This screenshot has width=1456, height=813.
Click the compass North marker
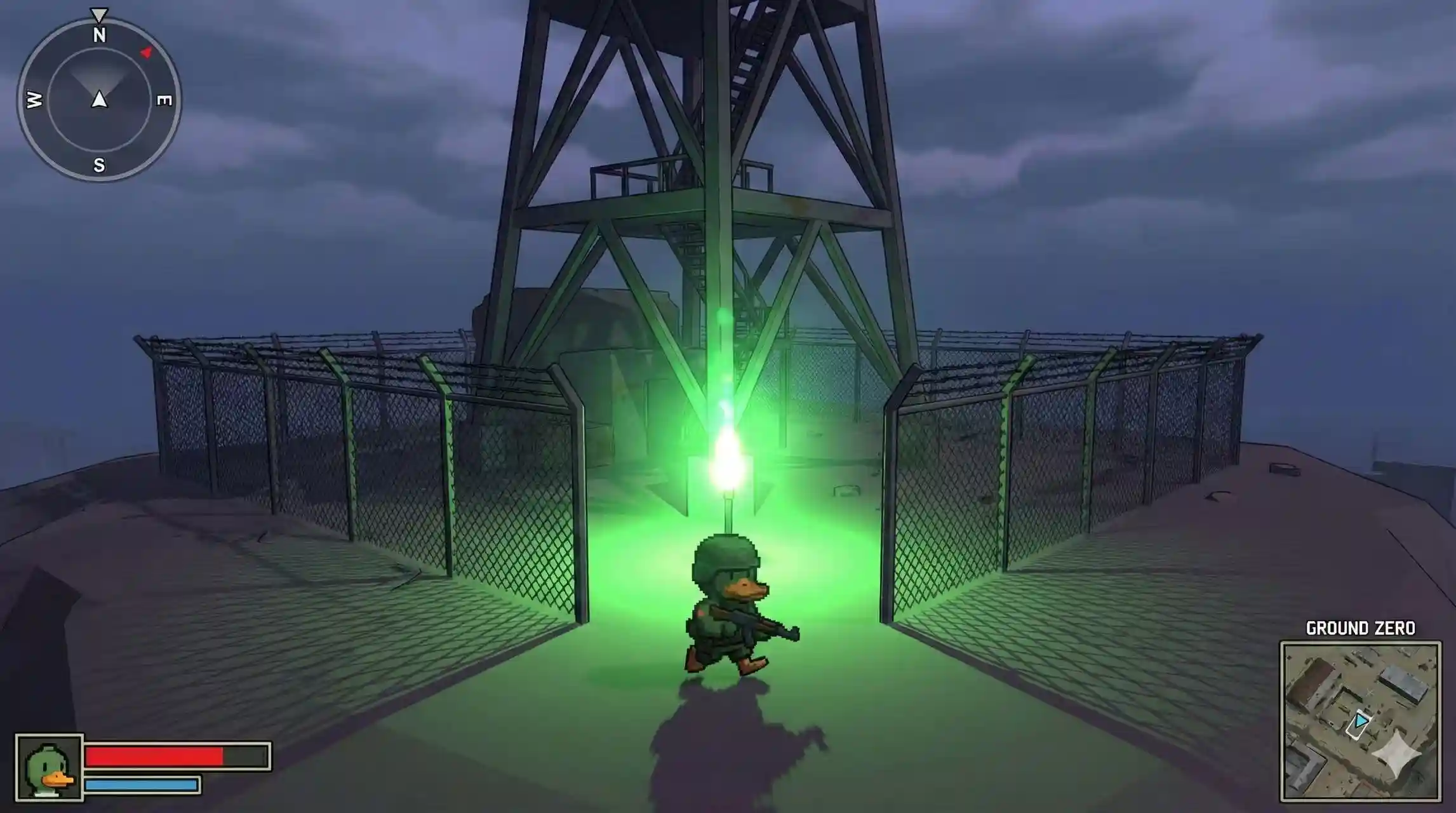point(100,35)
